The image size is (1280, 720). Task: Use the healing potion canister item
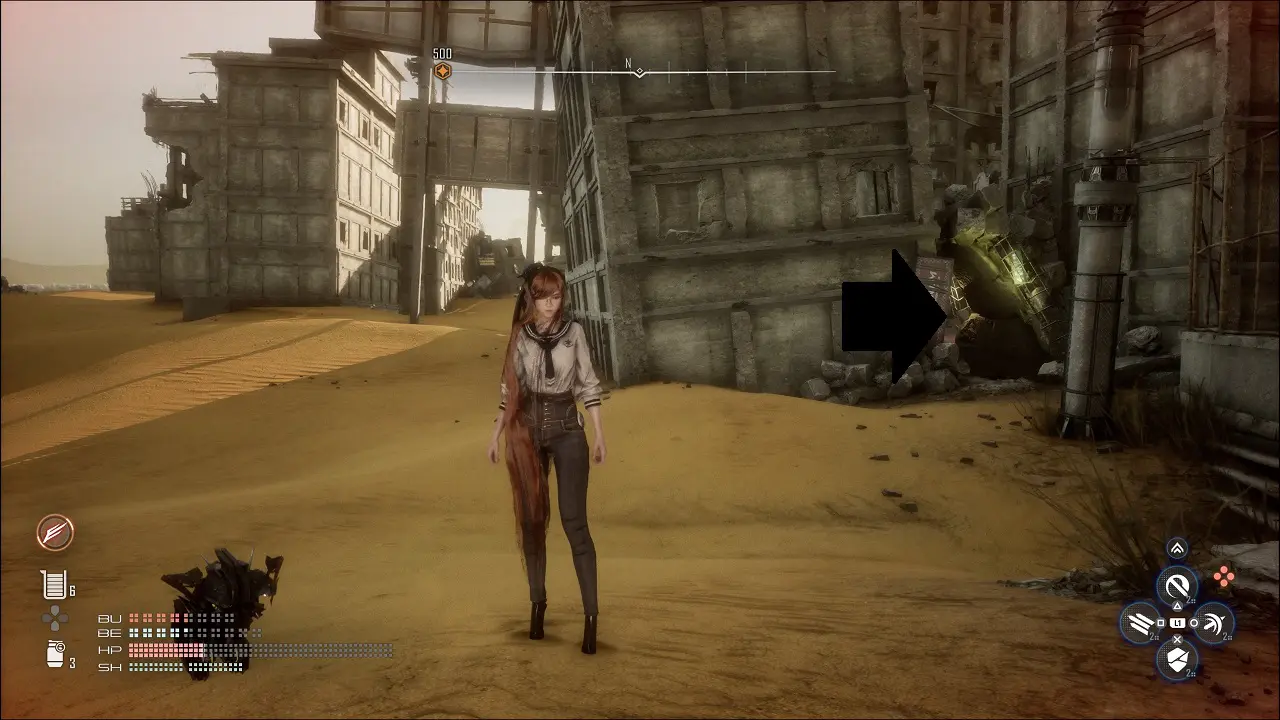pos(52,584)
